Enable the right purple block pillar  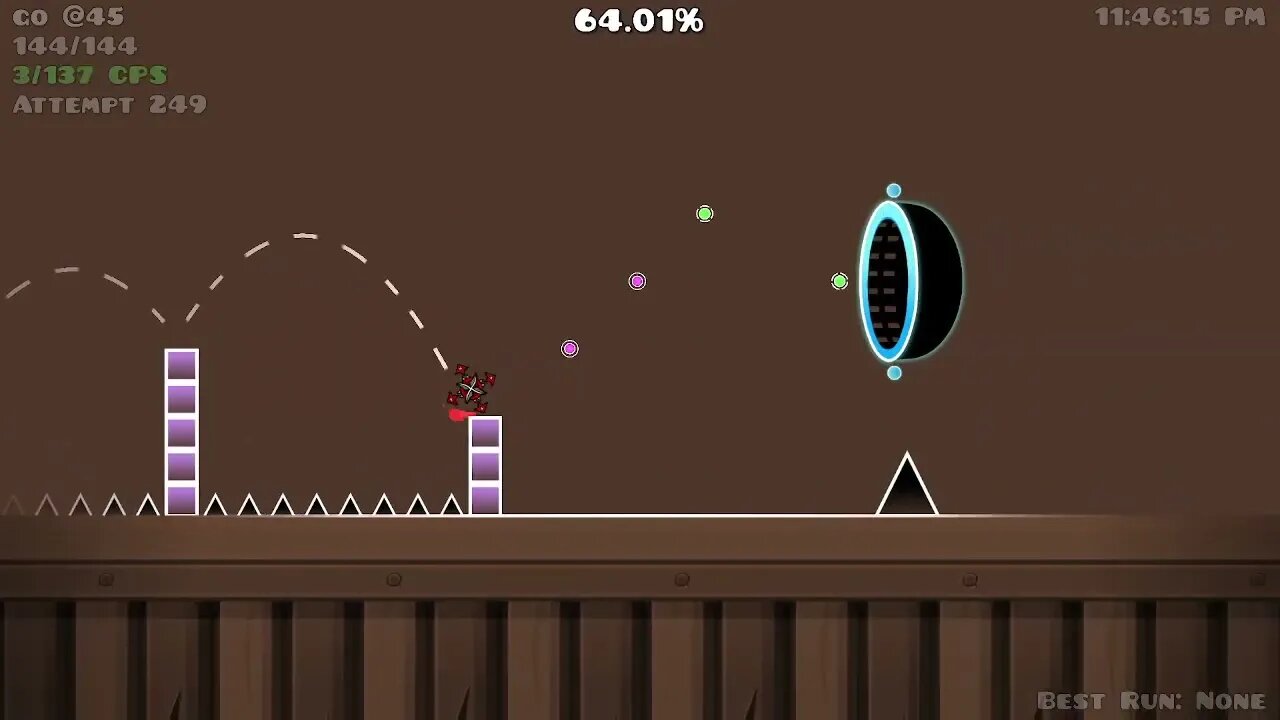486,465
